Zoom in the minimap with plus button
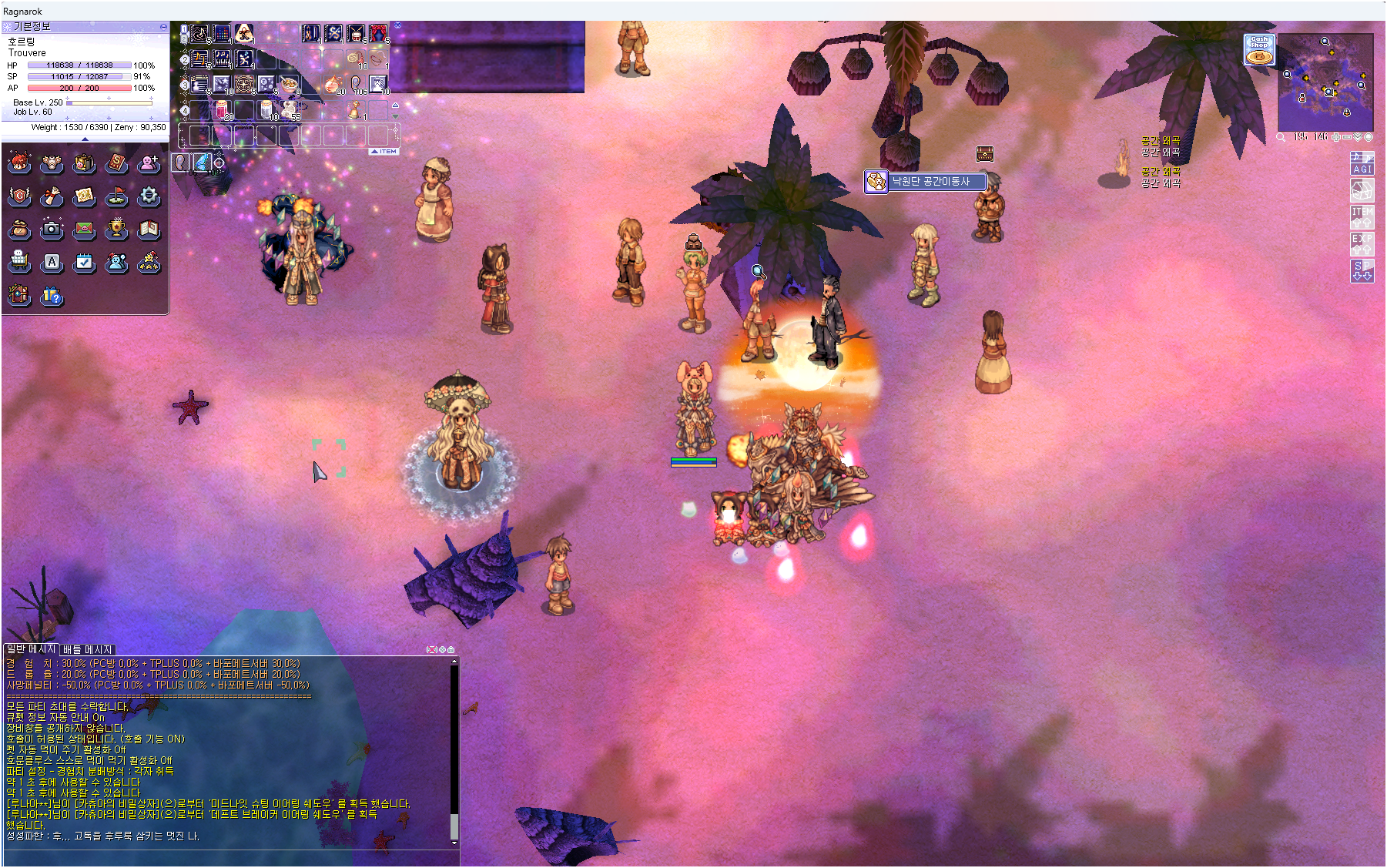 (x=1336, y=137)
